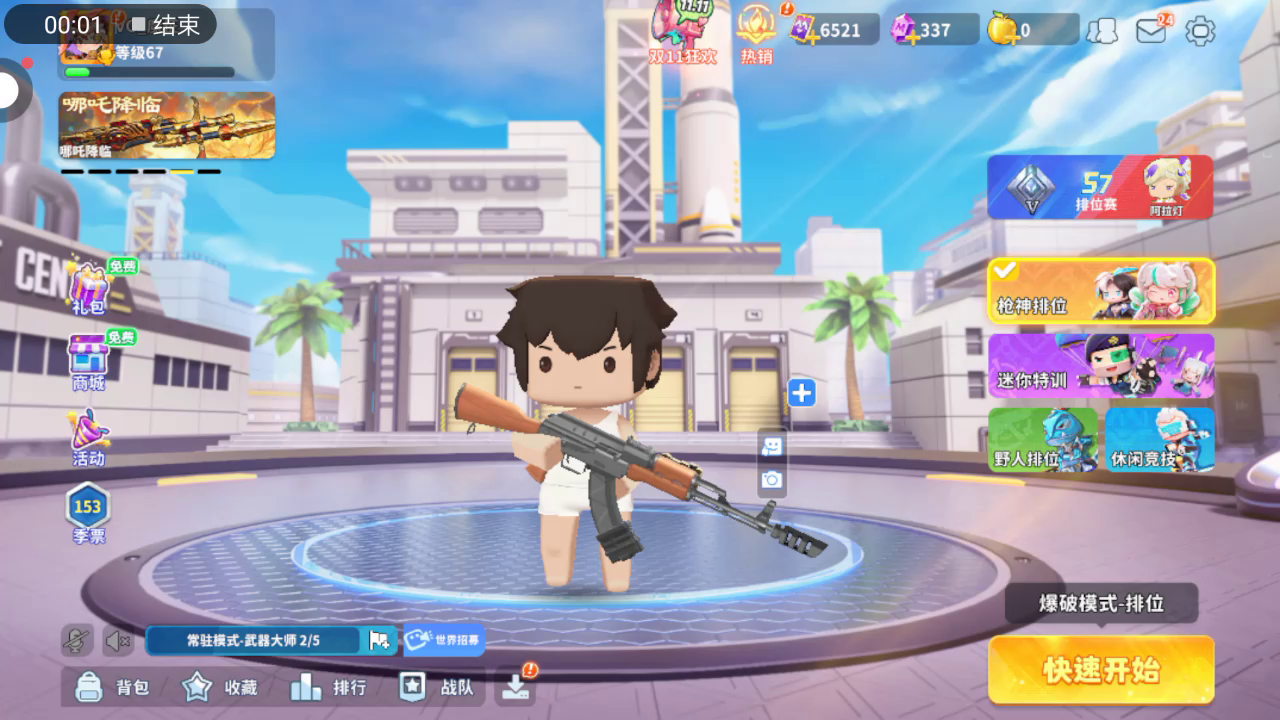Open the 收藏 collection menu

[220, 687]
